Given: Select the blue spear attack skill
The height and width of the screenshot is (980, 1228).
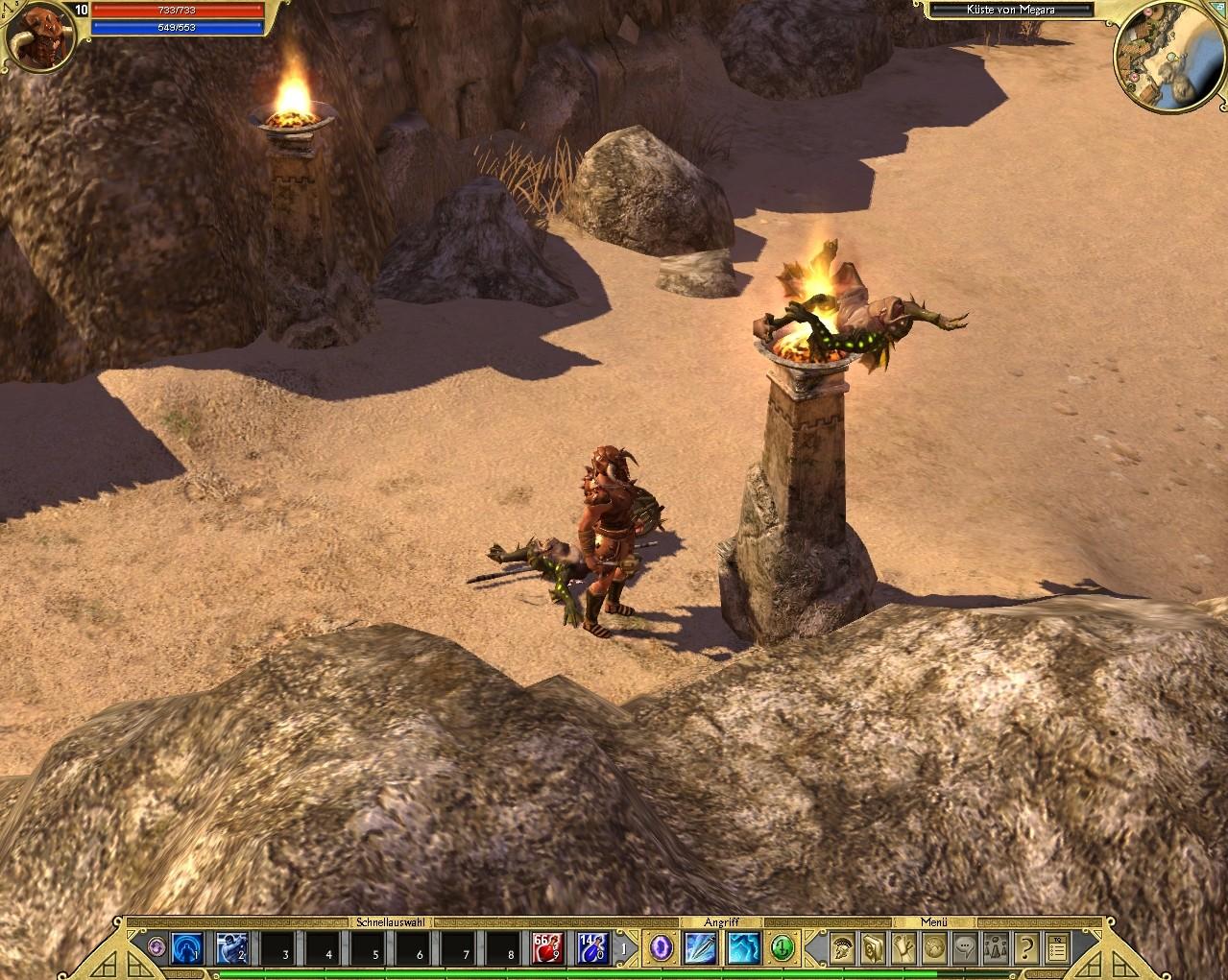Looking at the screenshot, I should click(698, 948).
